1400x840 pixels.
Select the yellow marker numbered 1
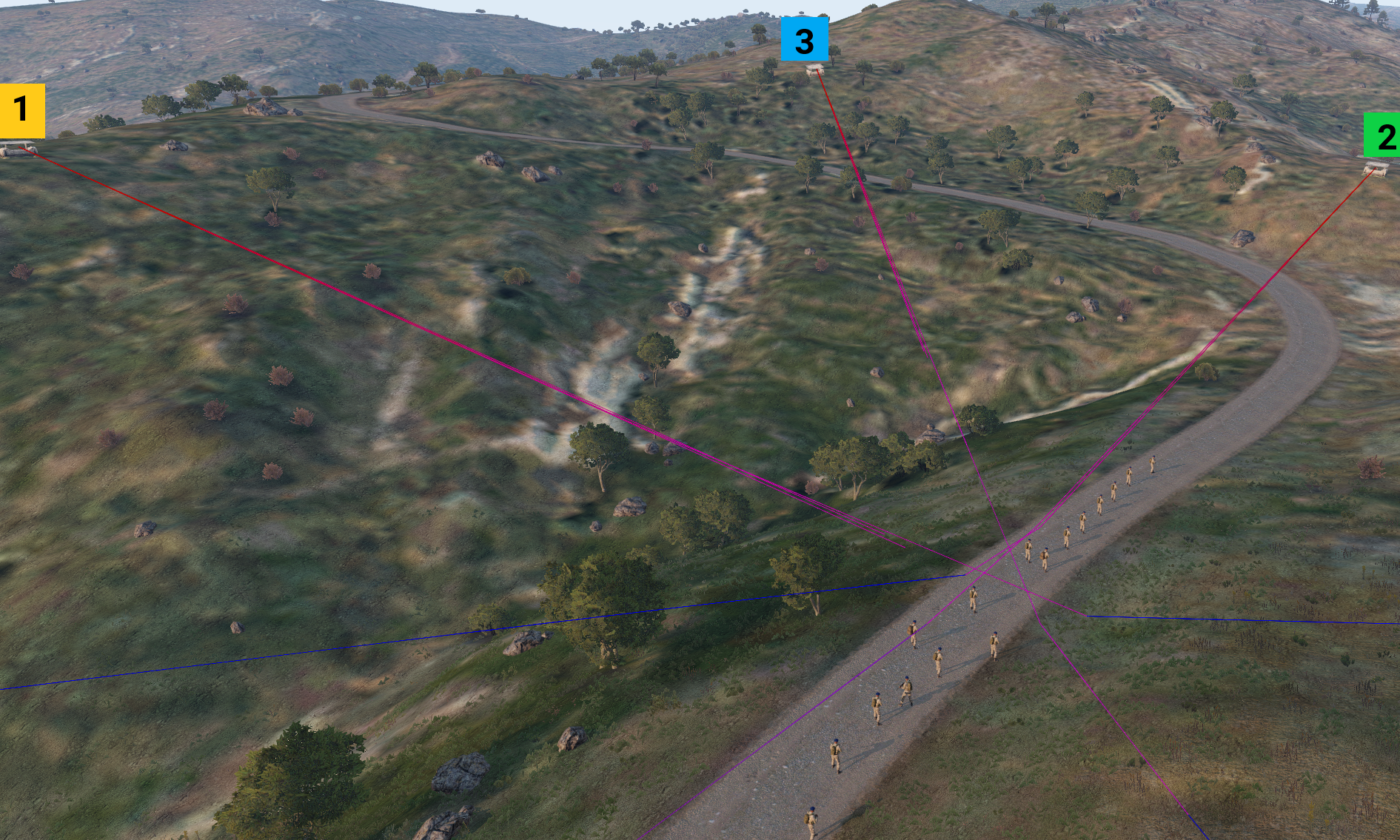click(x=21, y=111)
